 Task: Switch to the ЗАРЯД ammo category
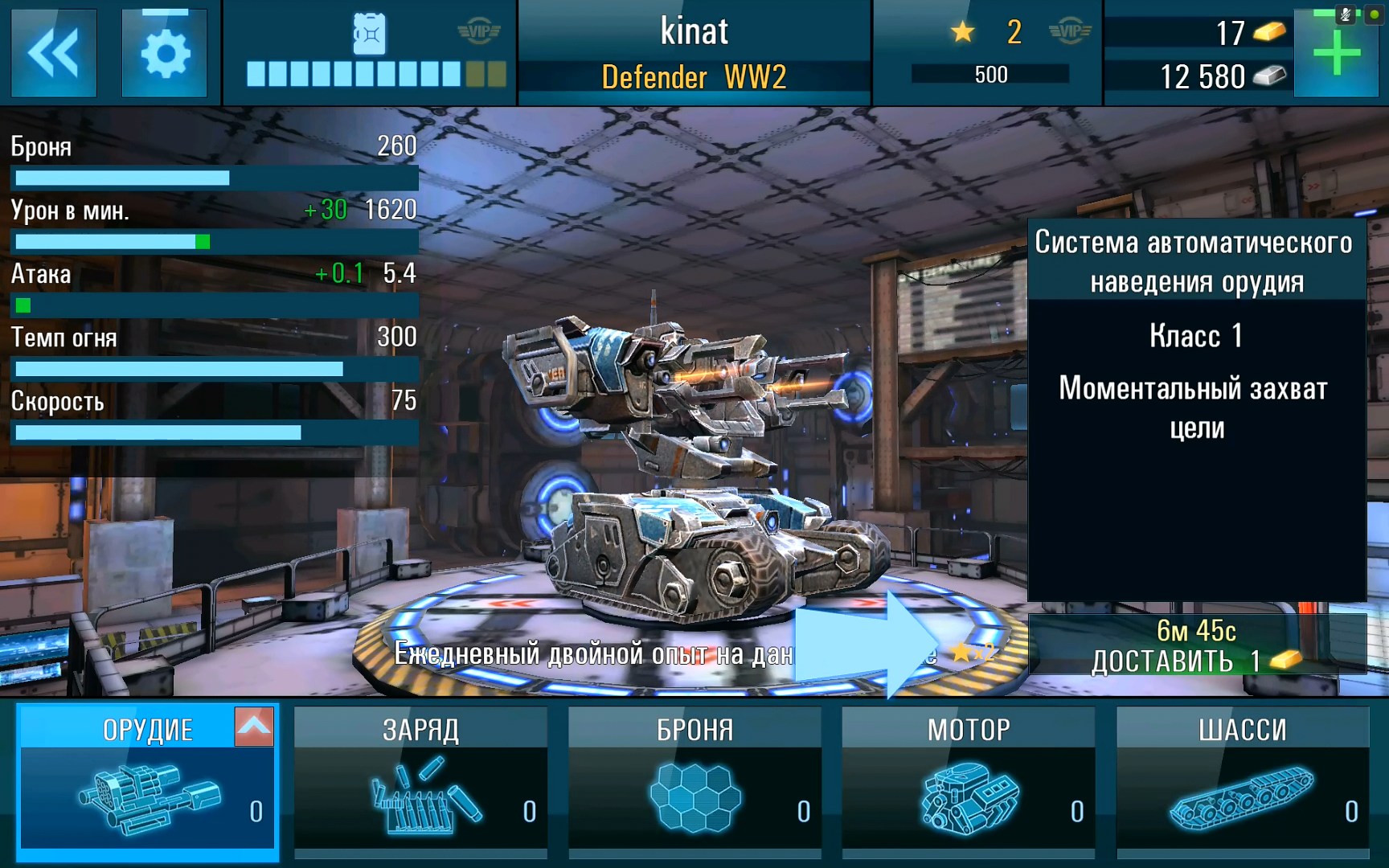(x=420, y=781)
